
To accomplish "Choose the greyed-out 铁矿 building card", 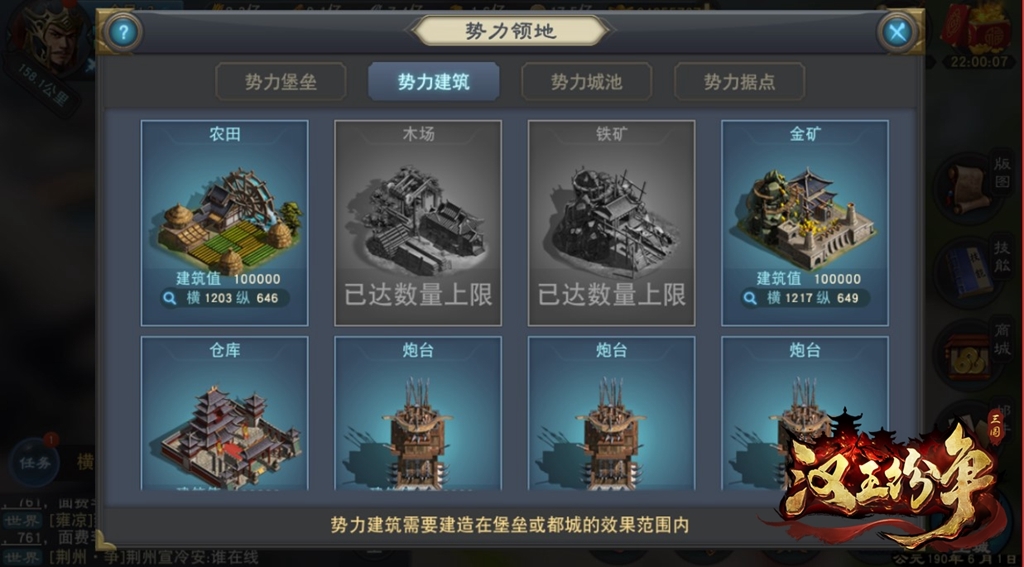I will pyautogui.click(x=611, y=222).
